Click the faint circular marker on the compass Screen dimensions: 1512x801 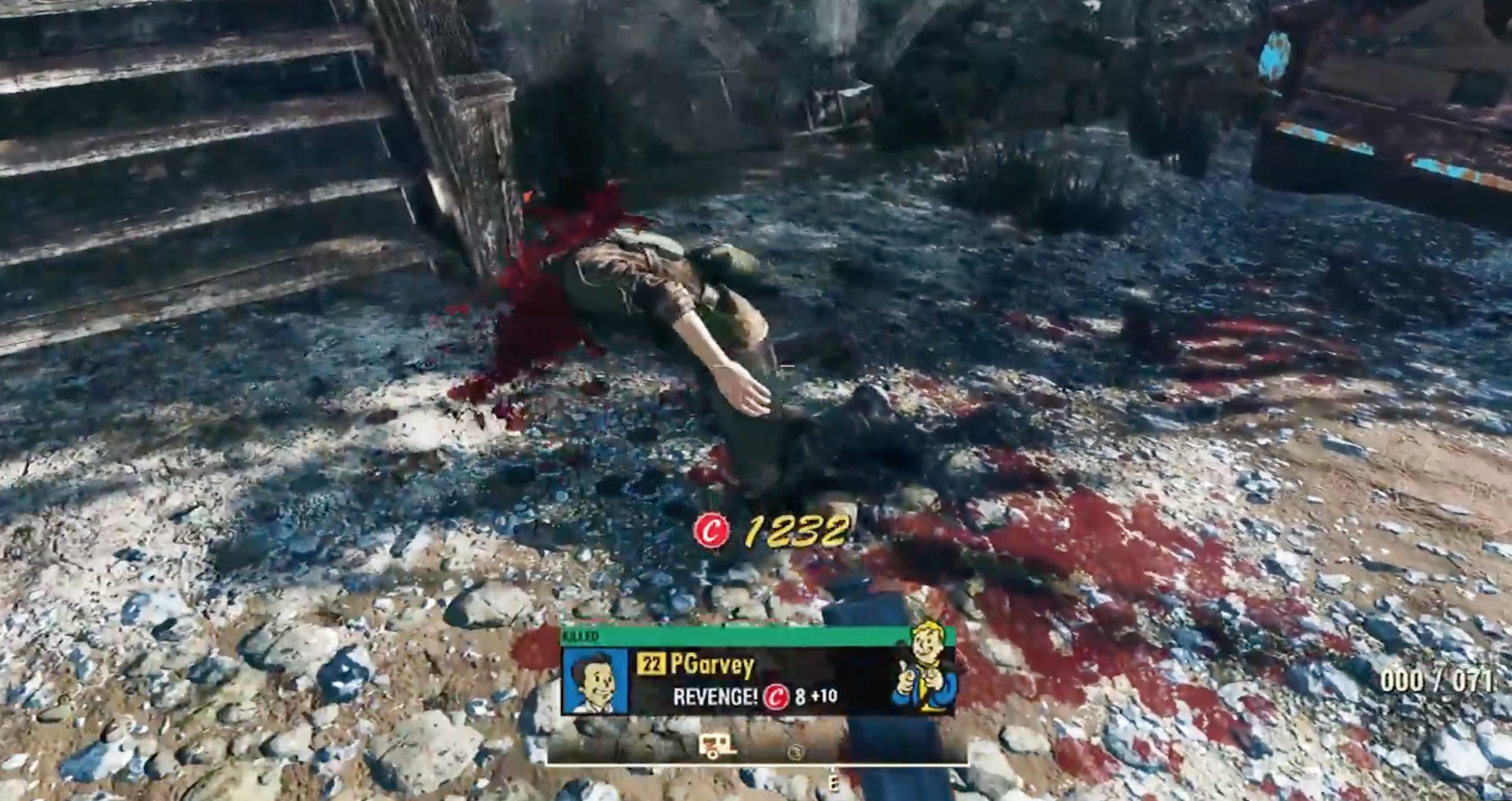(796, 751)
